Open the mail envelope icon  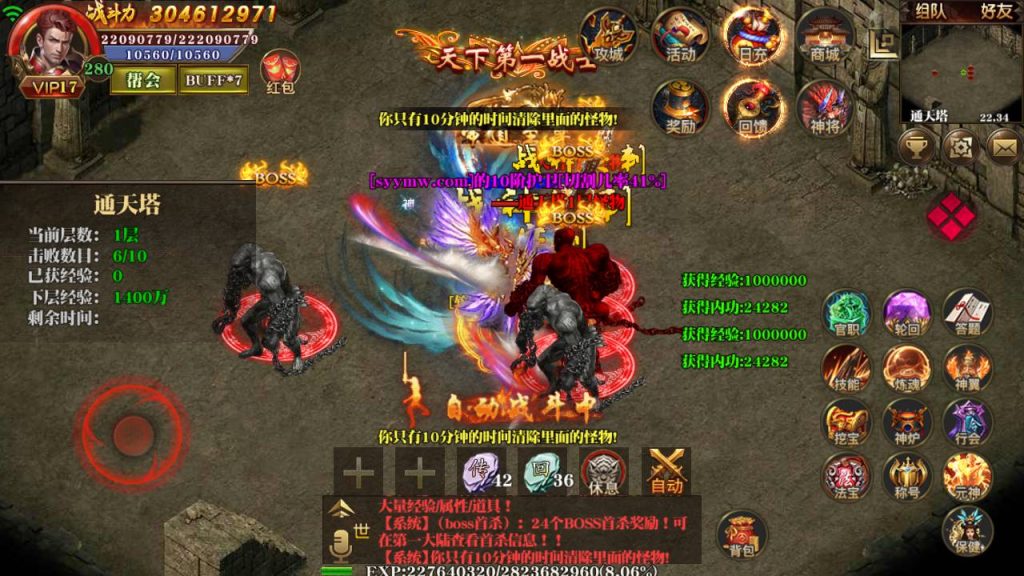tap(1004, 147)
